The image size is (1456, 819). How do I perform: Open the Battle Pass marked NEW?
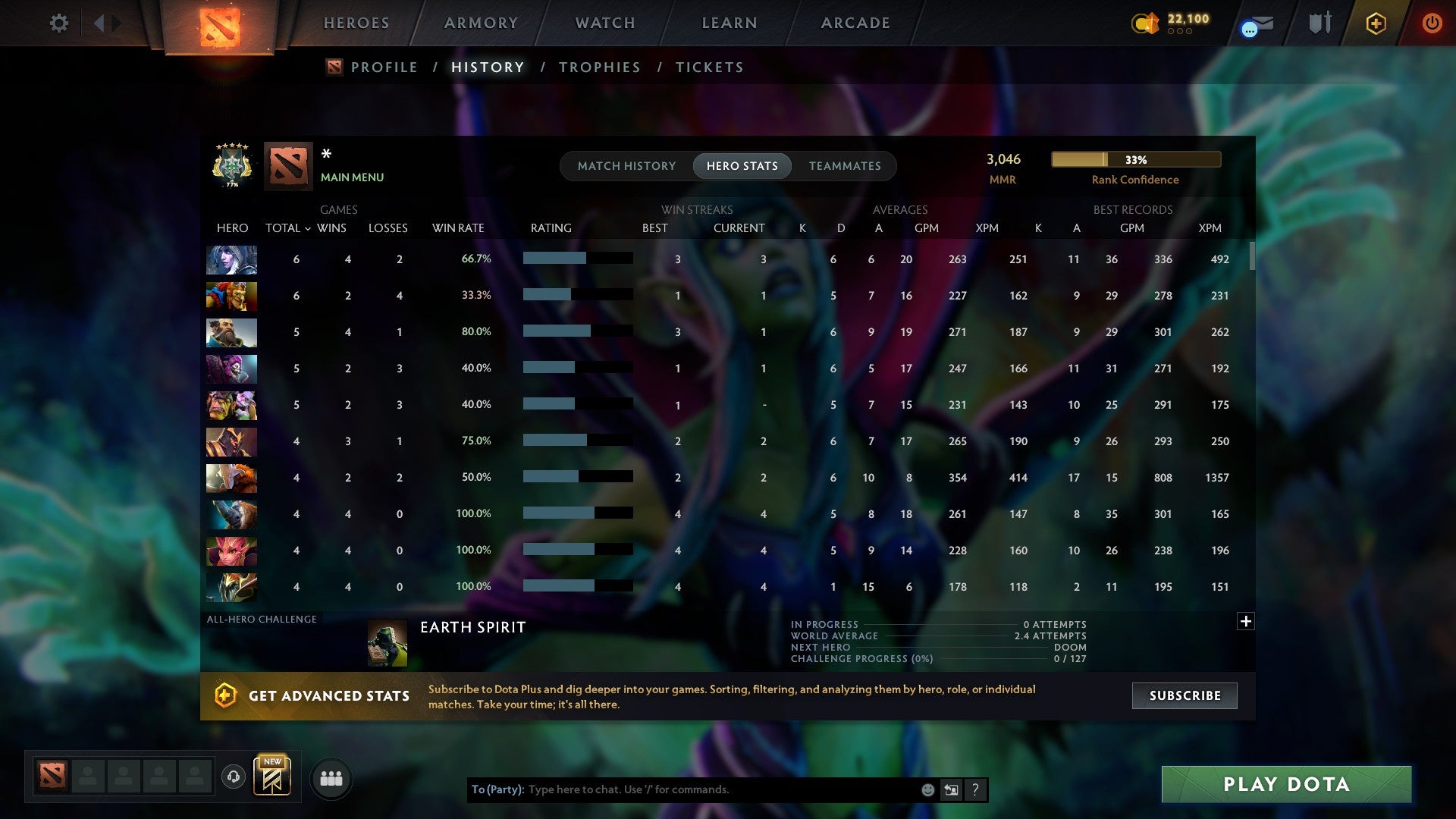coord(274,775)
